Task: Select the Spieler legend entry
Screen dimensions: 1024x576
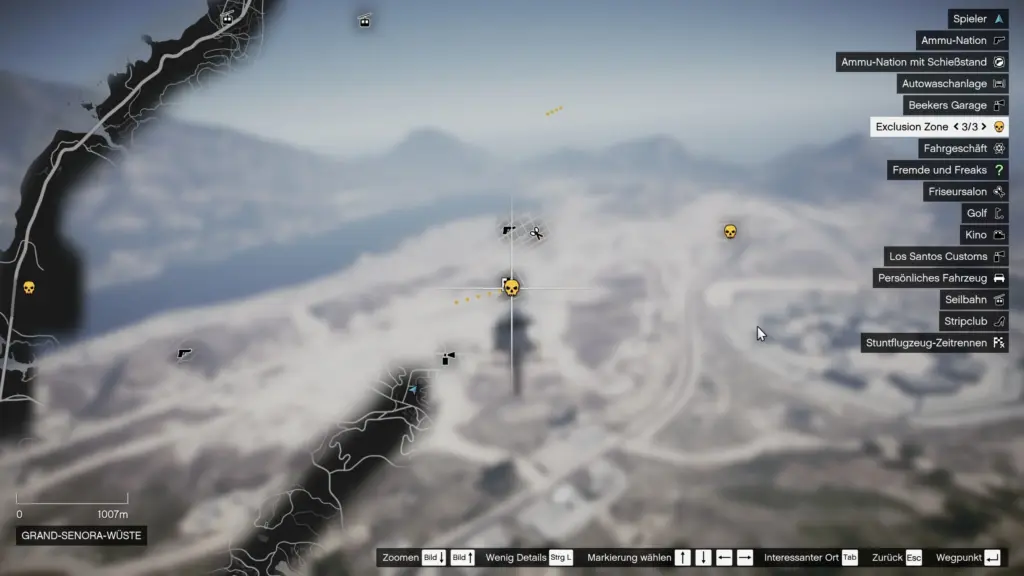Action: [978, 19]
